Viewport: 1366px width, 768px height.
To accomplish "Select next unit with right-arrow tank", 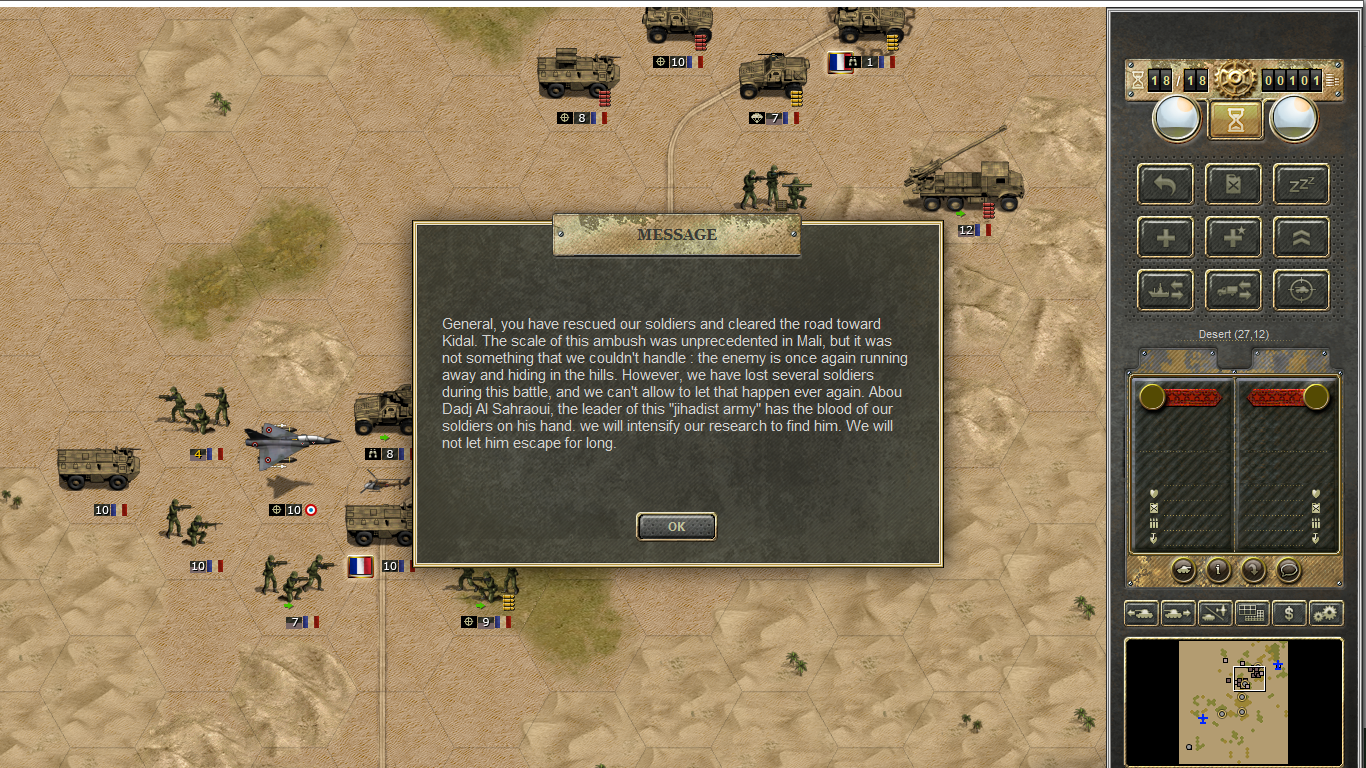I will tap(1178, 613).
